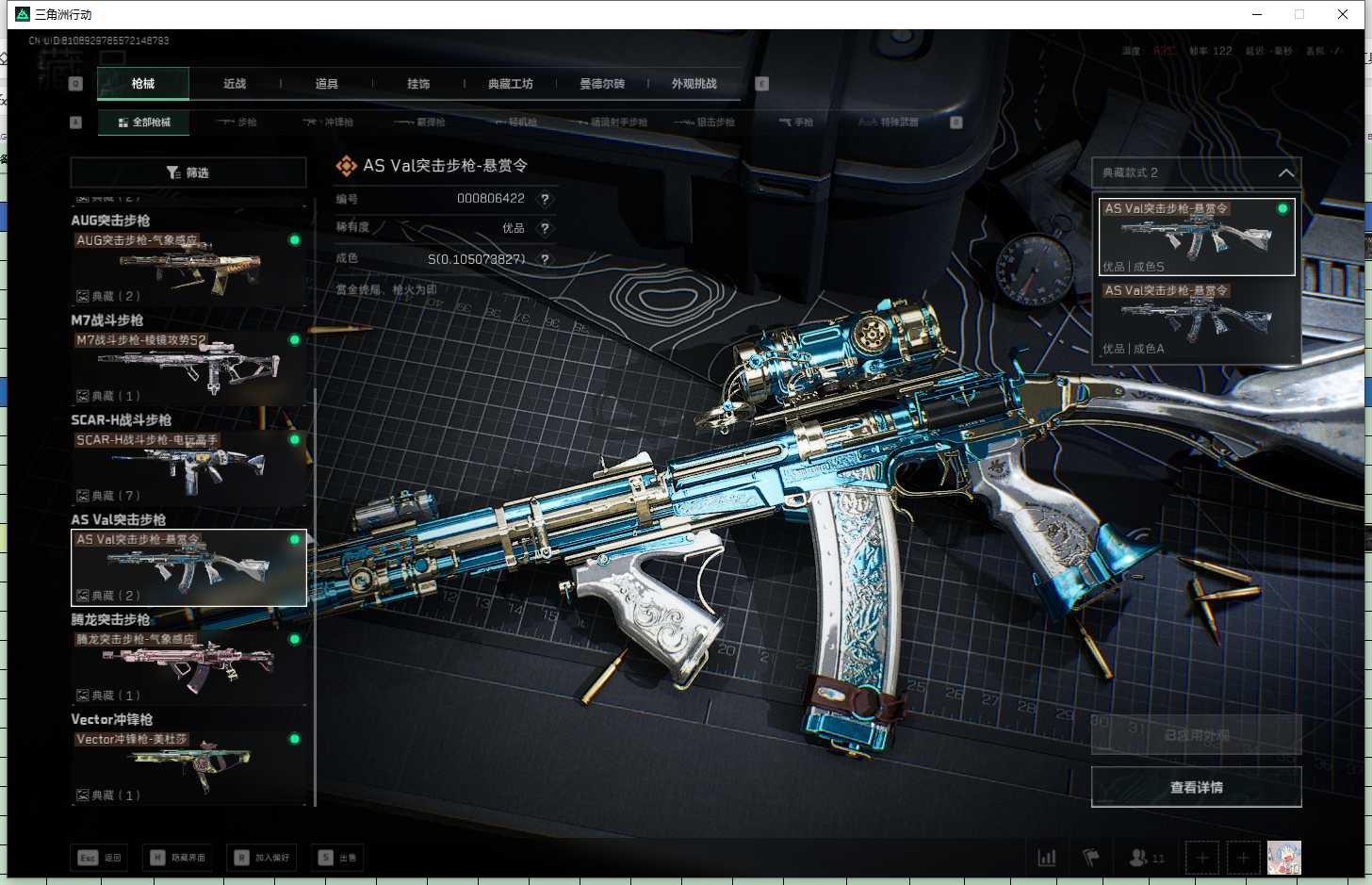Click 查看详情 to view details
The height and width of the screenshot is (885, 1372).
pos(1196,787)
